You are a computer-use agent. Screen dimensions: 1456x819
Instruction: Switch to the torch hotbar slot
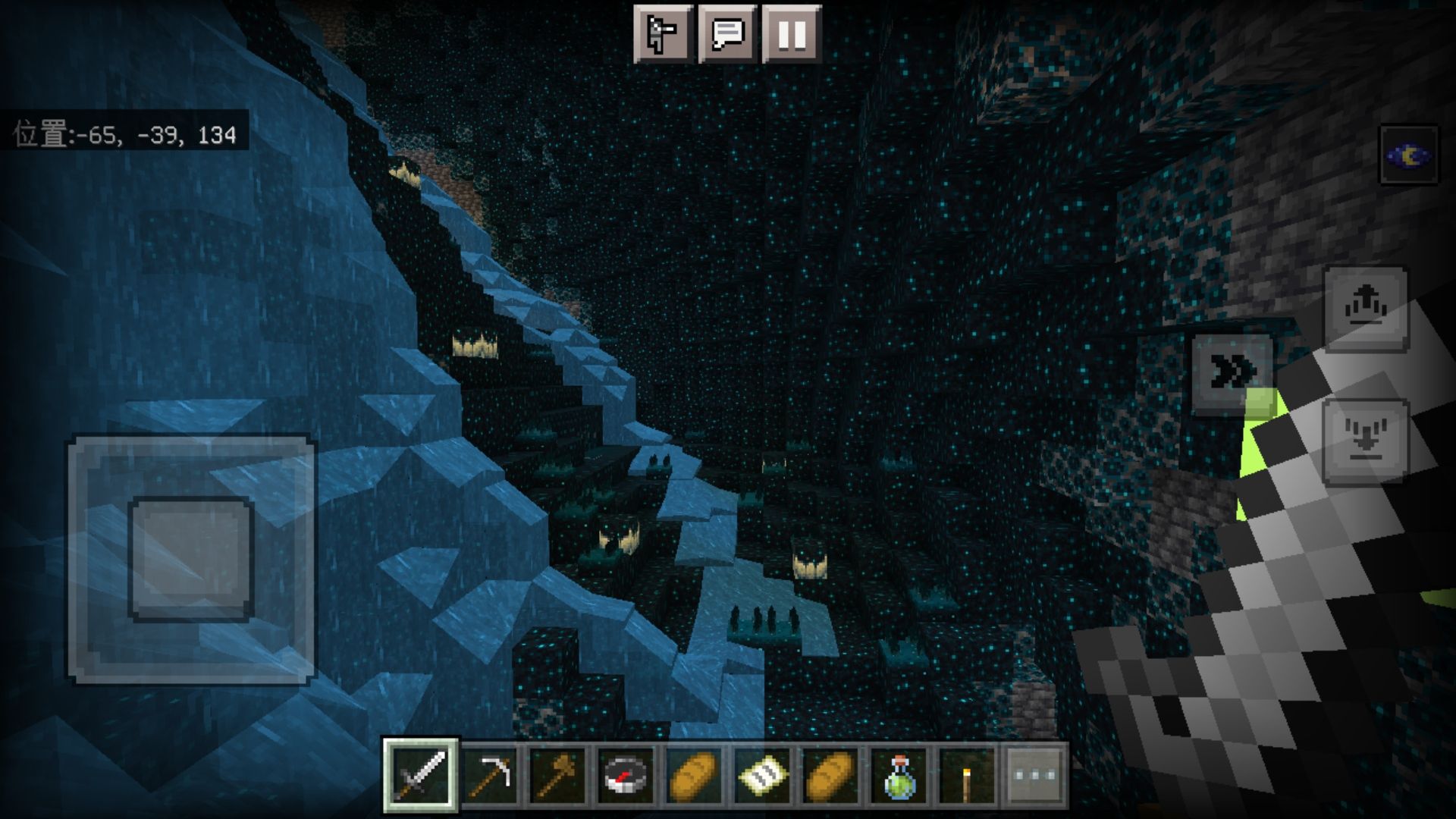pyautogui.click(x=967, y=775)
